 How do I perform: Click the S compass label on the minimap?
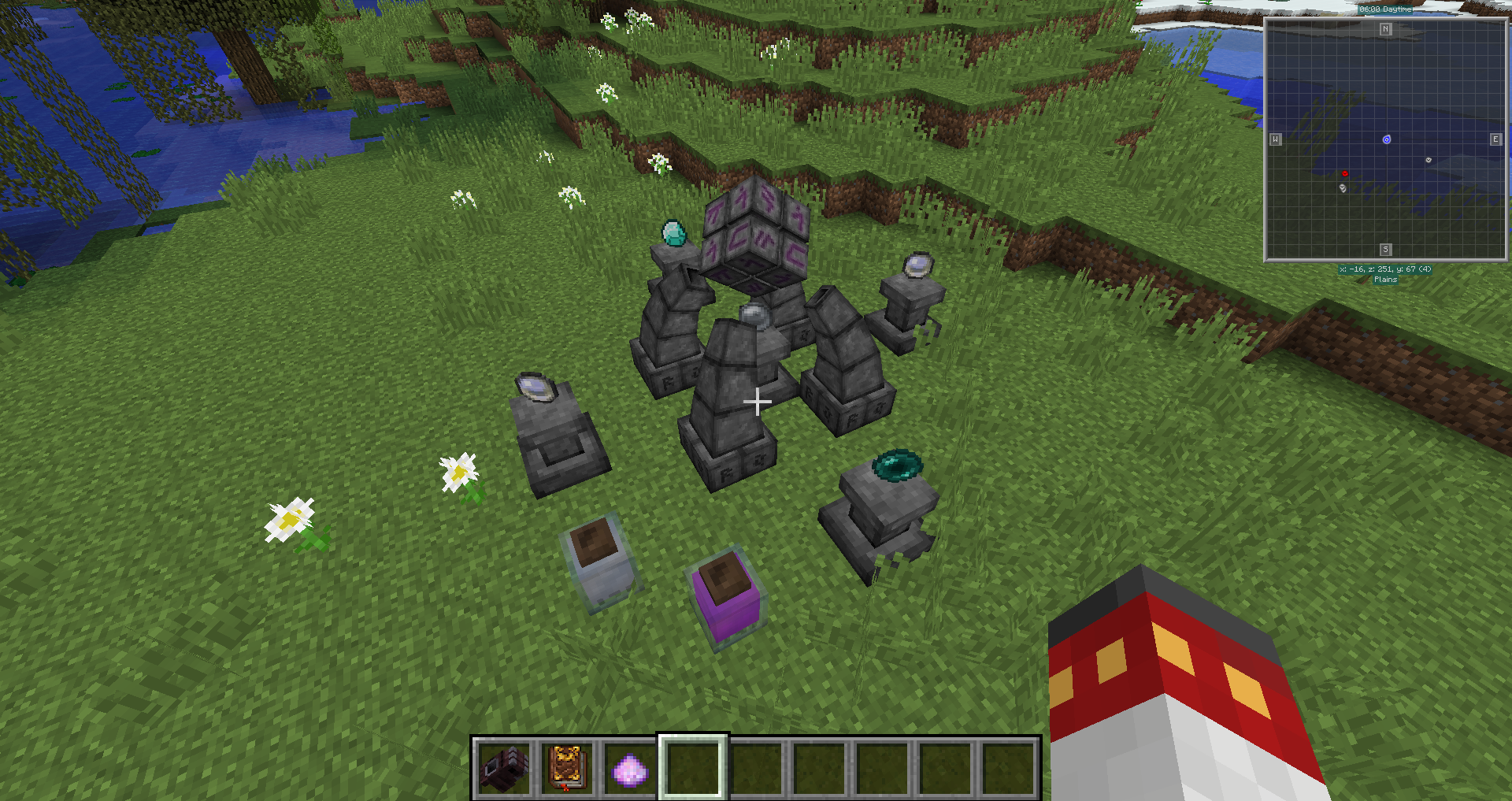coord(1384,250)
